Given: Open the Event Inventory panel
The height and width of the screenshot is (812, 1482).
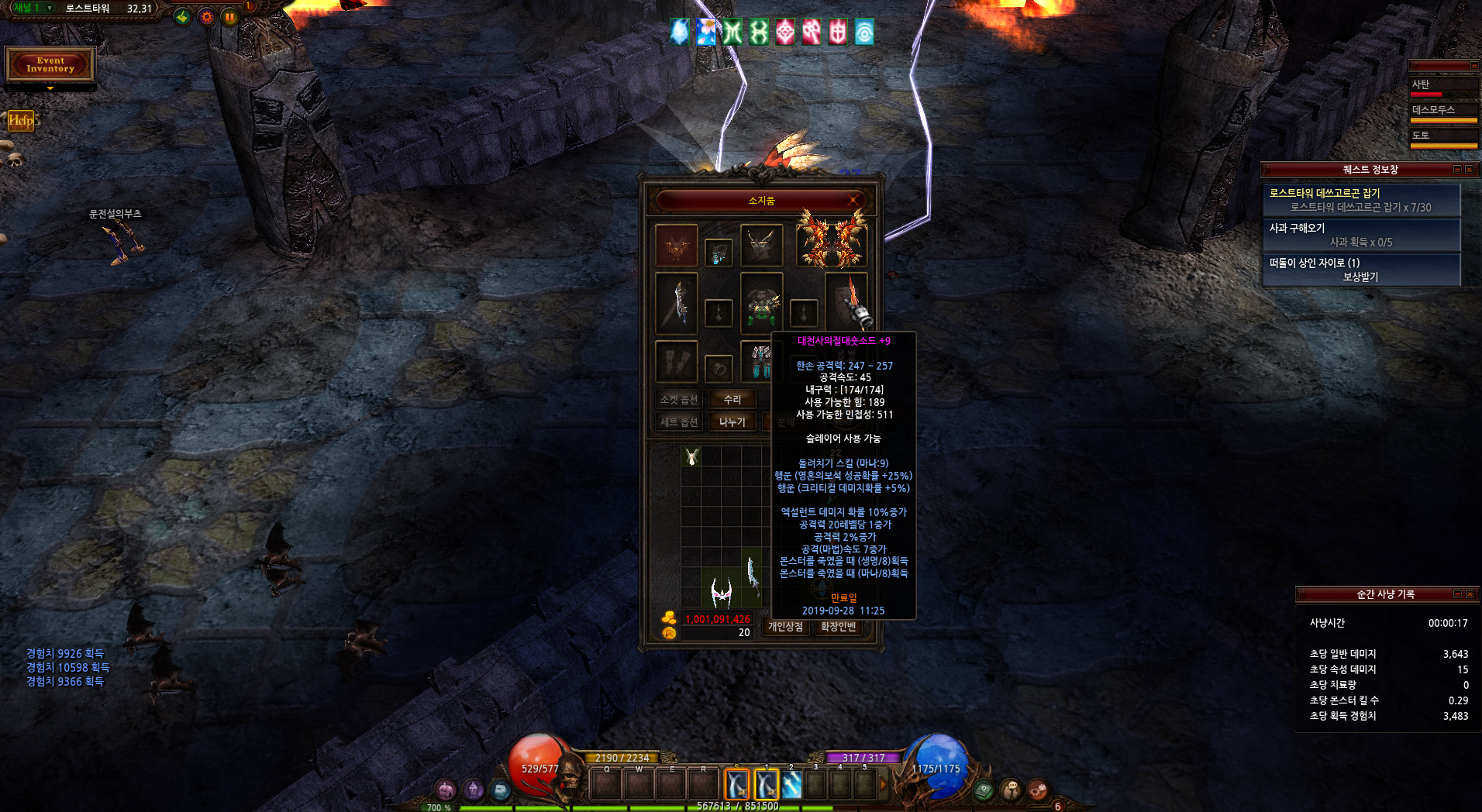Looking at the screenshot, I should tap(50, 64).
